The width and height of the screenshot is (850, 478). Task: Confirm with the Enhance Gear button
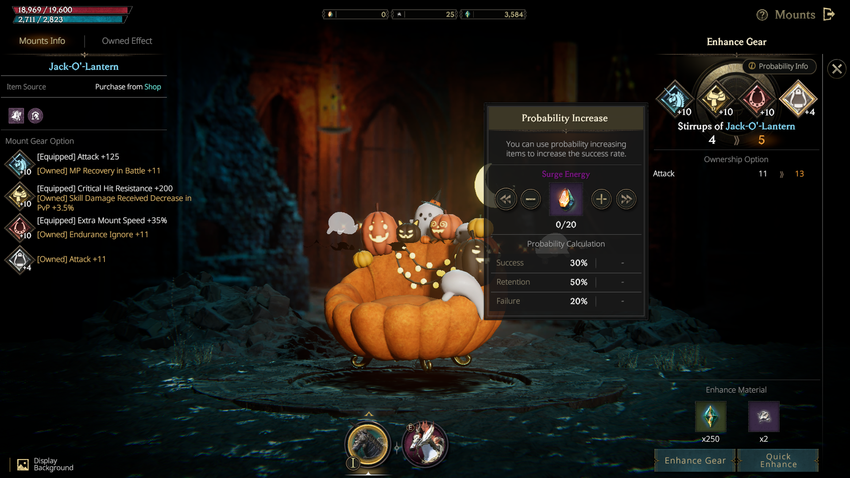695,460
